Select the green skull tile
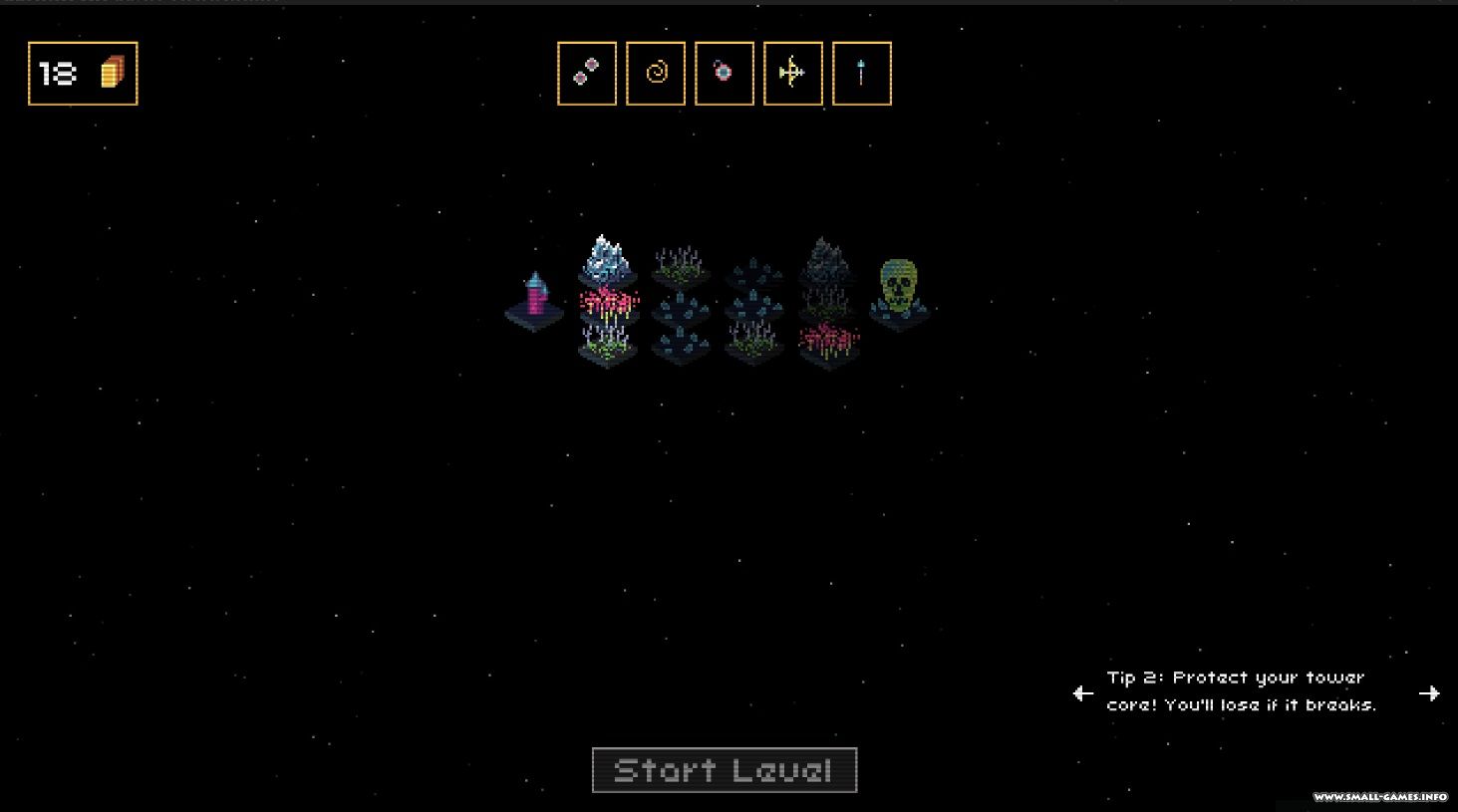This screenshot has width=1458, height=812. click(x=899, y=290)
